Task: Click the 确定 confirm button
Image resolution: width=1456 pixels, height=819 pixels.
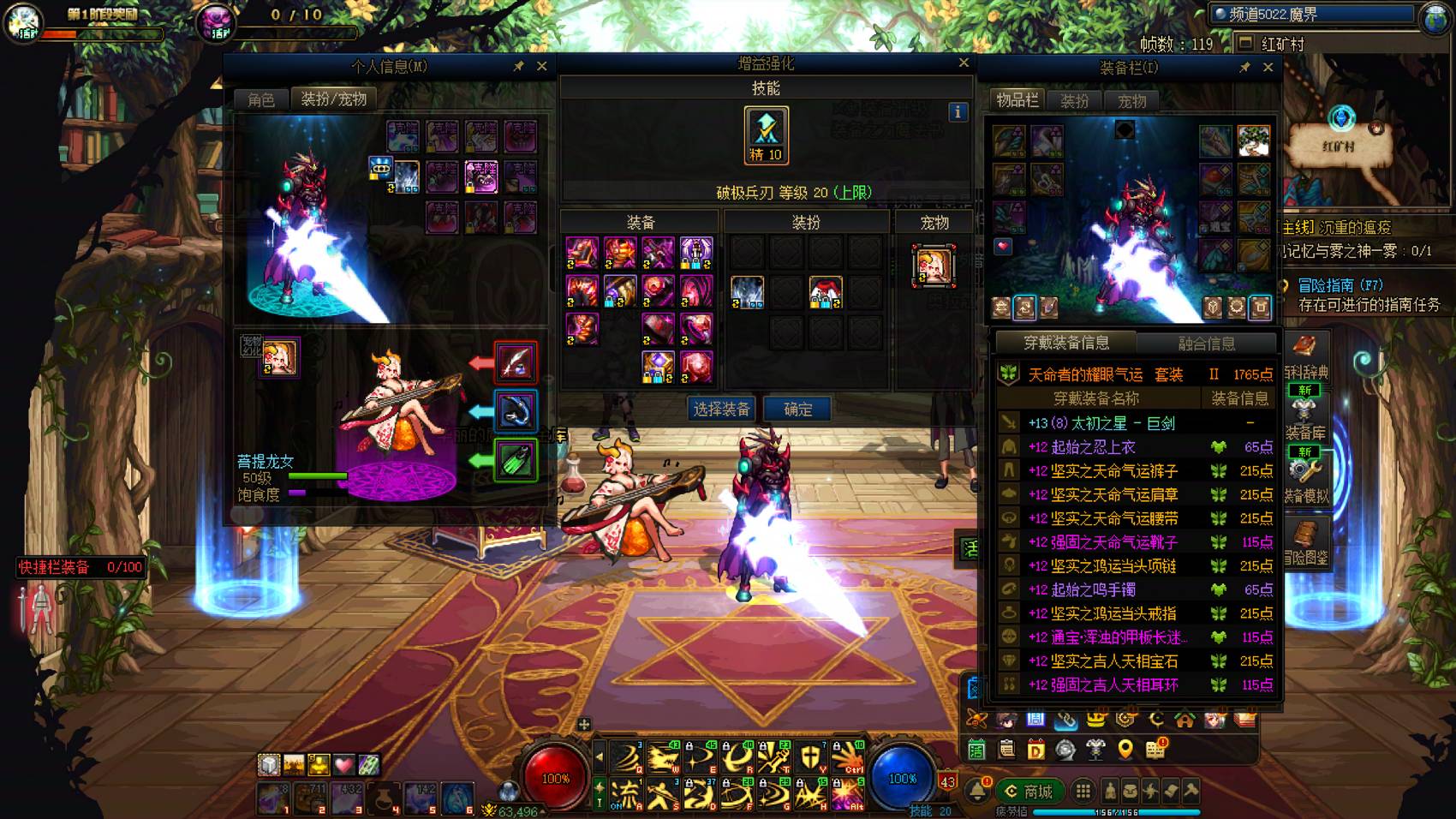Action: click(x=797, y=409)
